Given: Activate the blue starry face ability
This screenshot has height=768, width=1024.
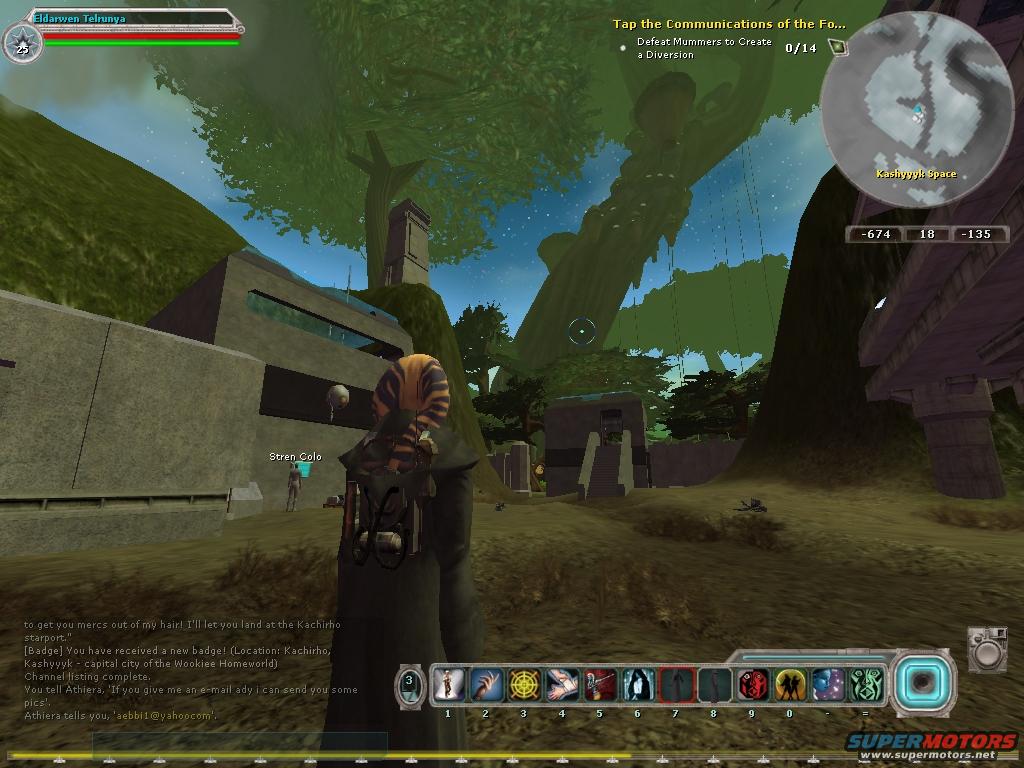Looking at the screenshot, I should pos(828,685).
